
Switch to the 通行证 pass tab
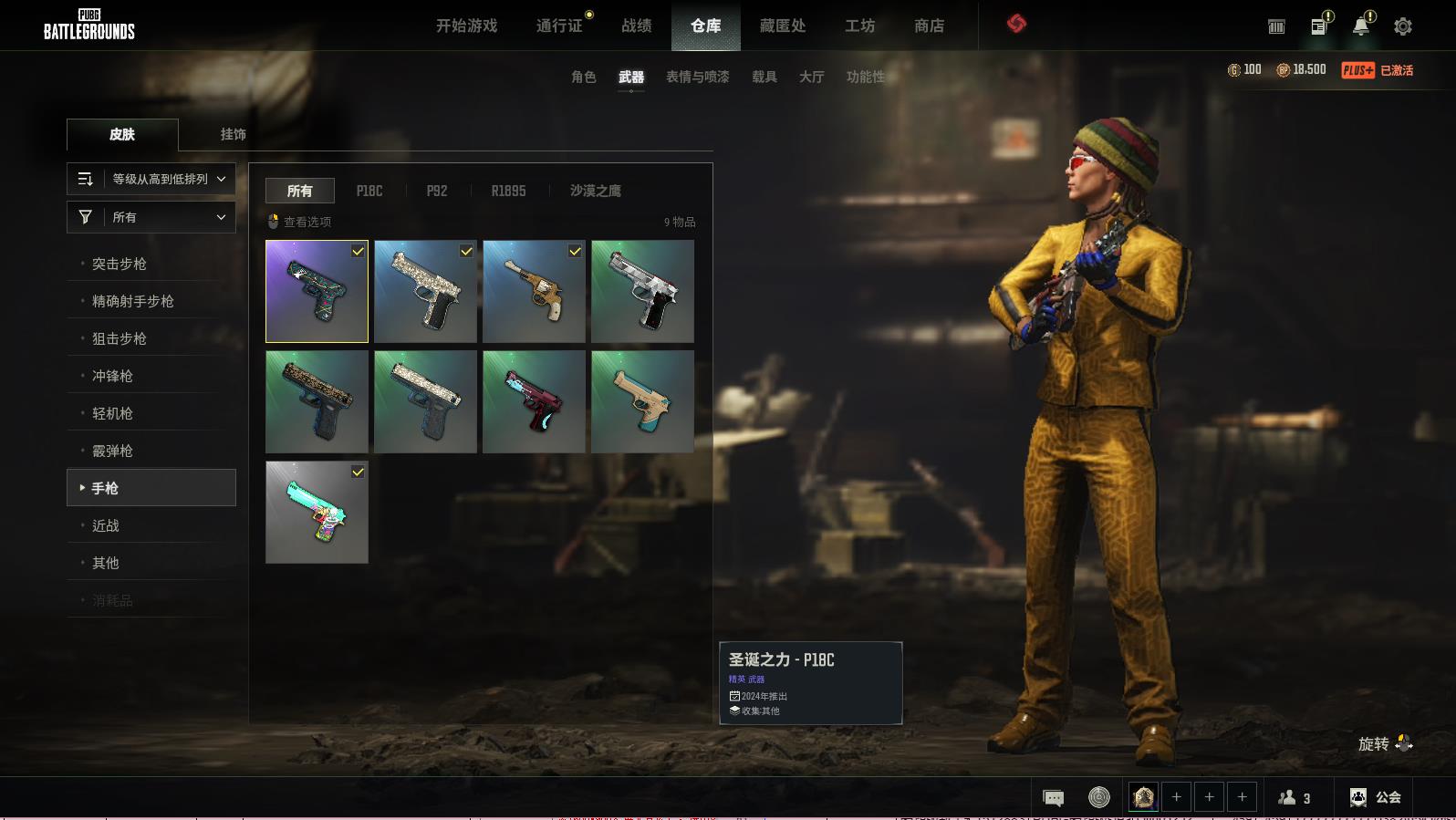pyautogui.click(x=559, y=26)
